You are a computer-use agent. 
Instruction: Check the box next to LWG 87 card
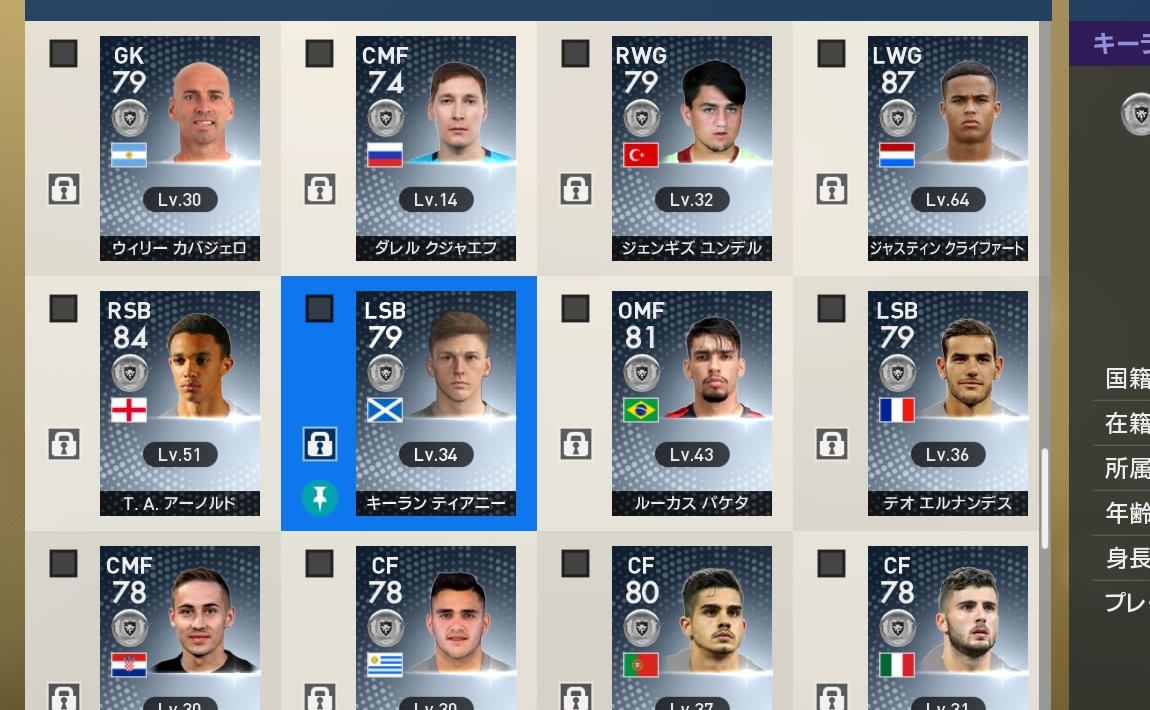click(831, 54)
